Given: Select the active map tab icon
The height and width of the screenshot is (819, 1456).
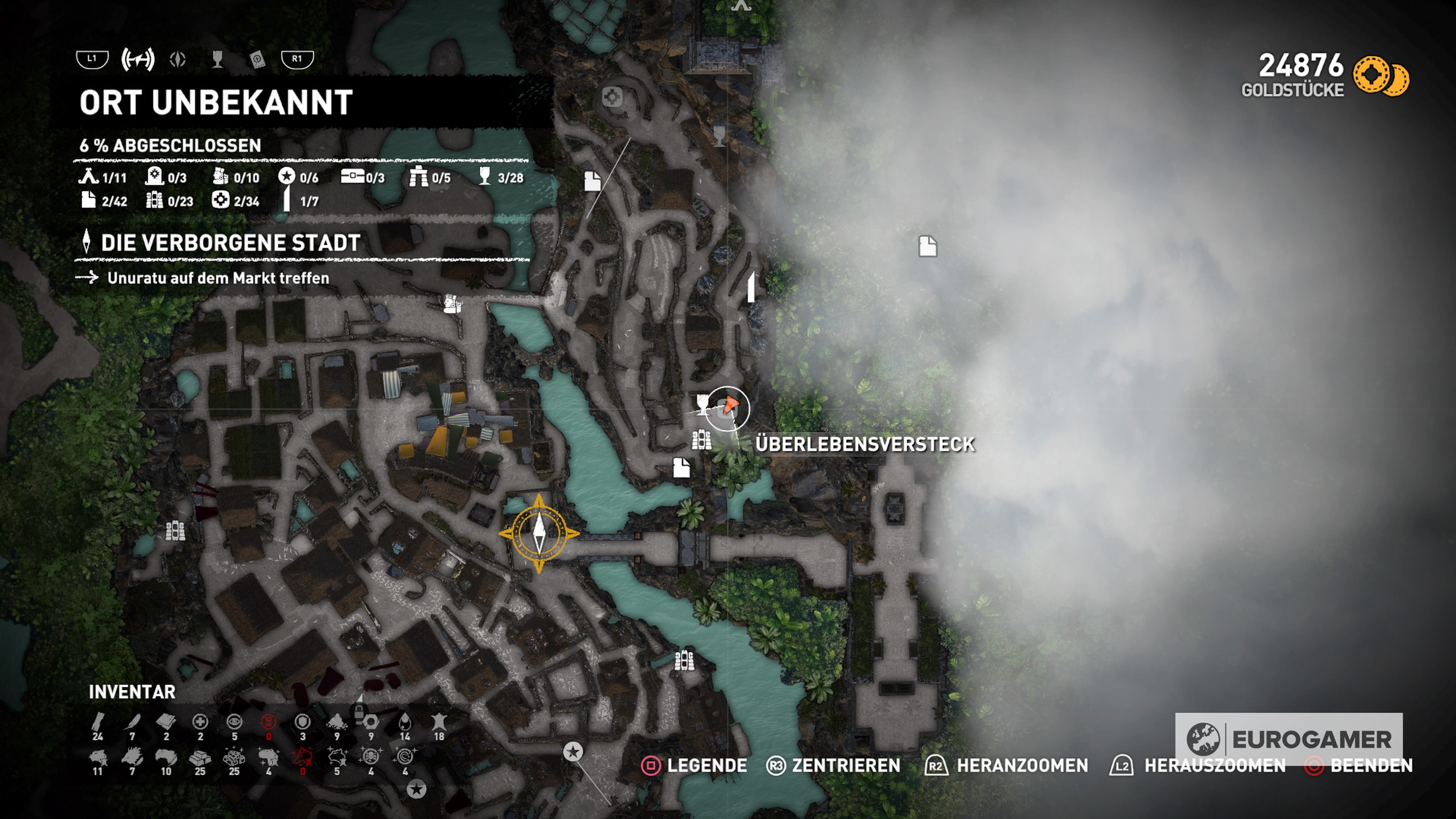Looking at the screenshot, I should (x=137, y=60).
